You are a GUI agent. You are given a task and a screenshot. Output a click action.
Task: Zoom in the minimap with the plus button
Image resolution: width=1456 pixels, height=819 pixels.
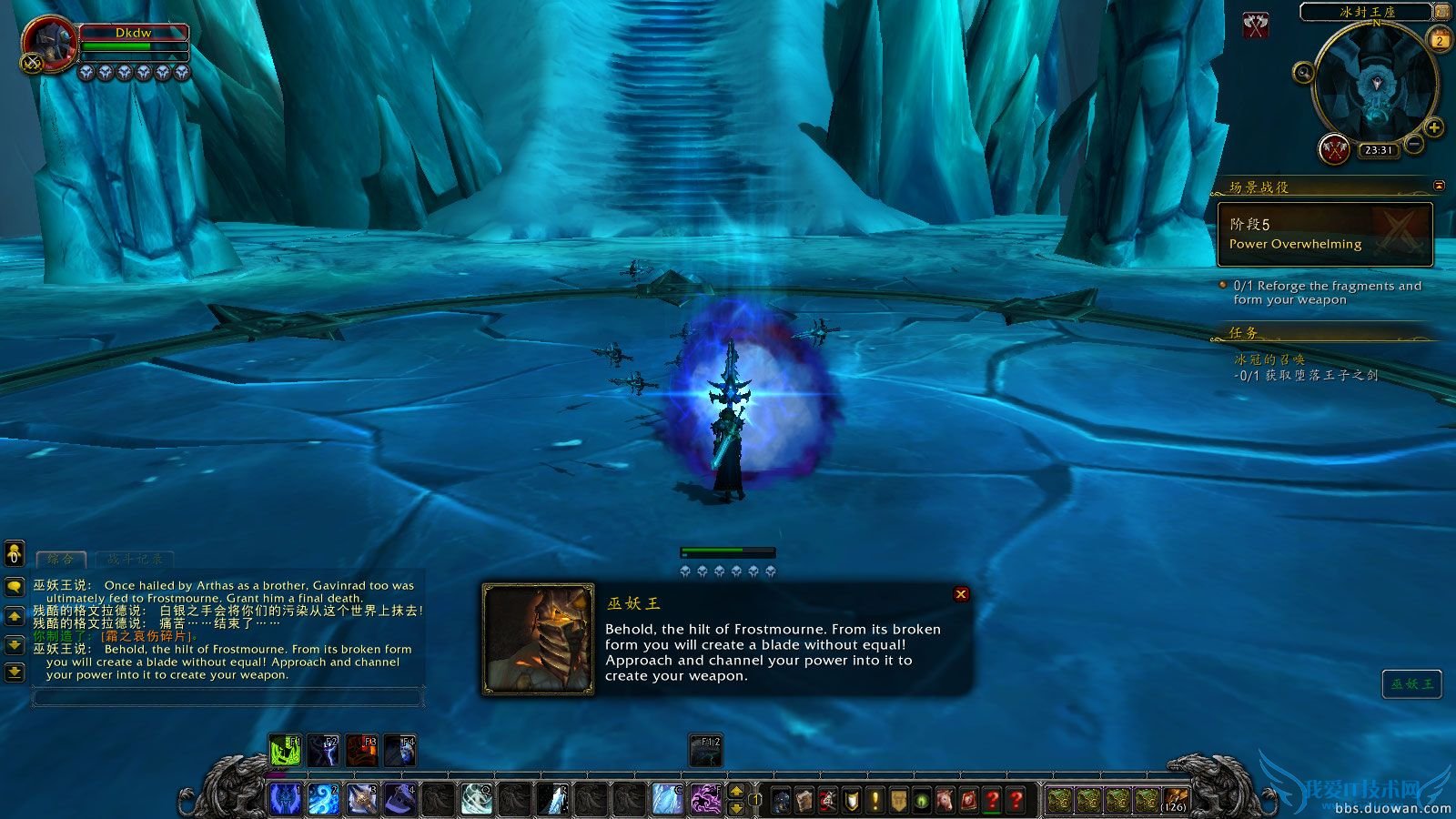(x=1433, y=127)
